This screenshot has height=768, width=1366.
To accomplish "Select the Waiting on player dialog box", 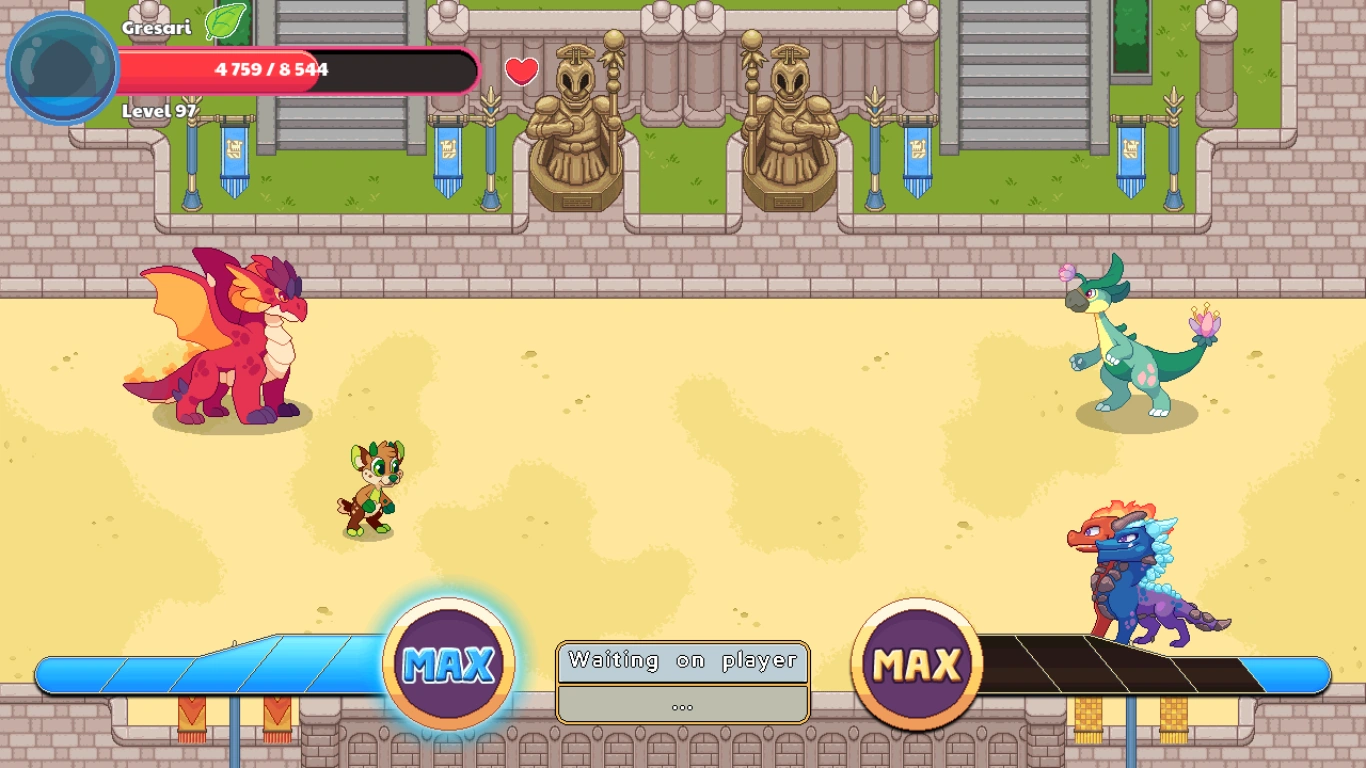I will click(x=684, y=660).
